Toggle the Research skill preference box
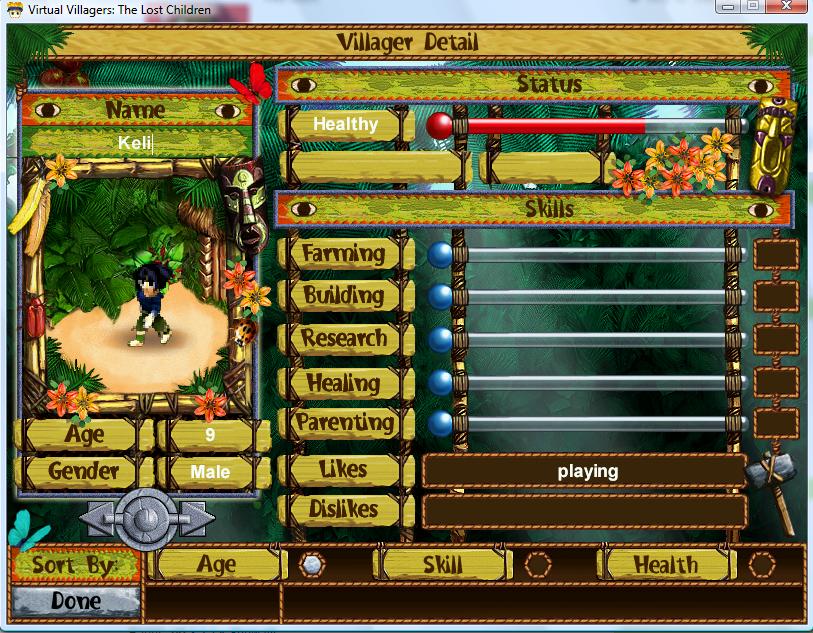 776,339
